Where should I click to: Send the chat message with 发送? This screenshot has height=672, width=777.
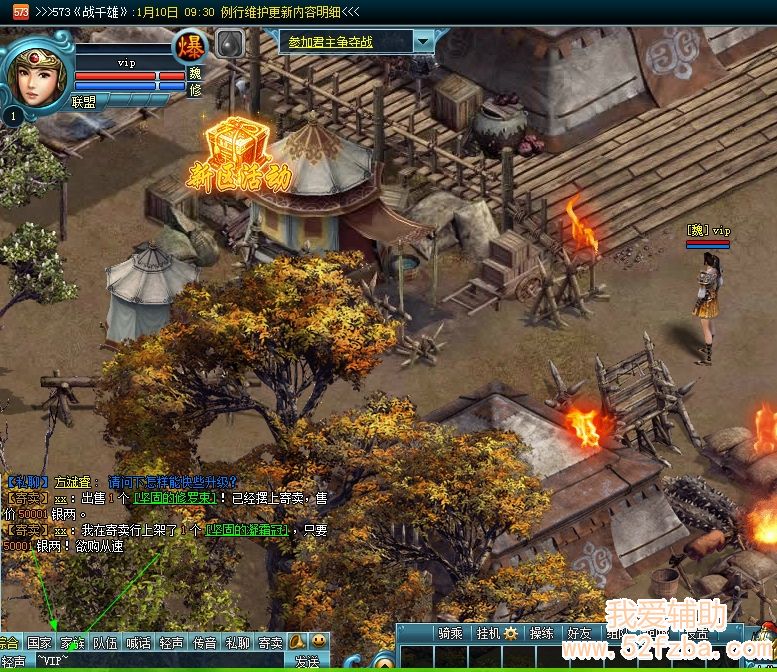coord(306,662)
